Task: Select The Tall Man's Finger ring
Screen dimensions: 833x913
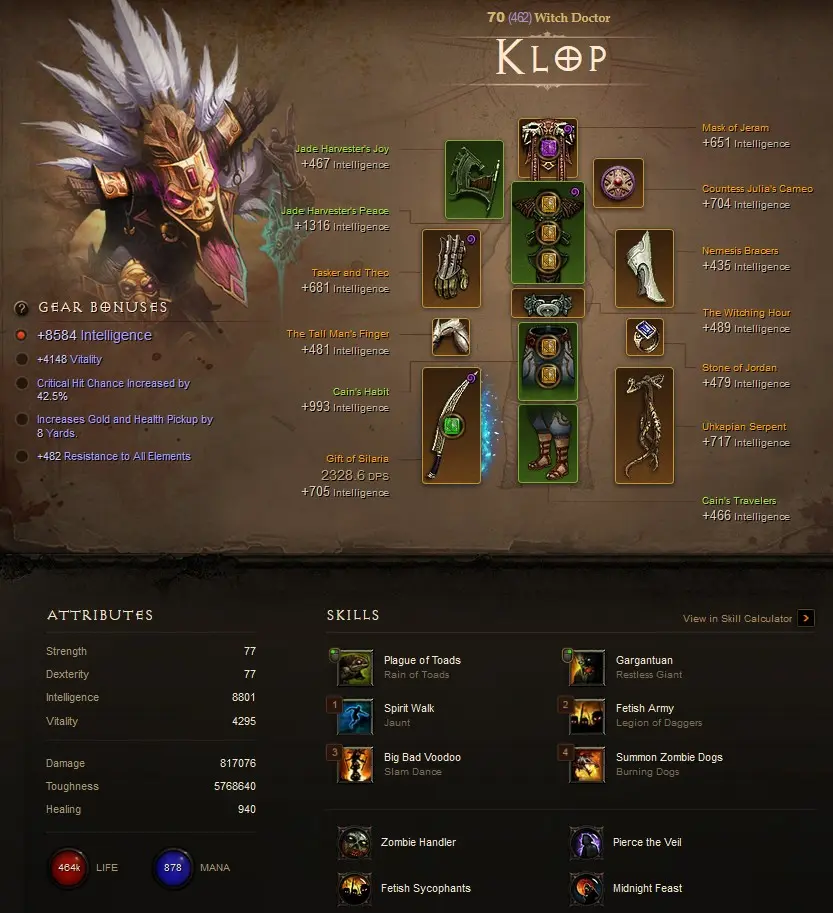Action: click(451, 337)
